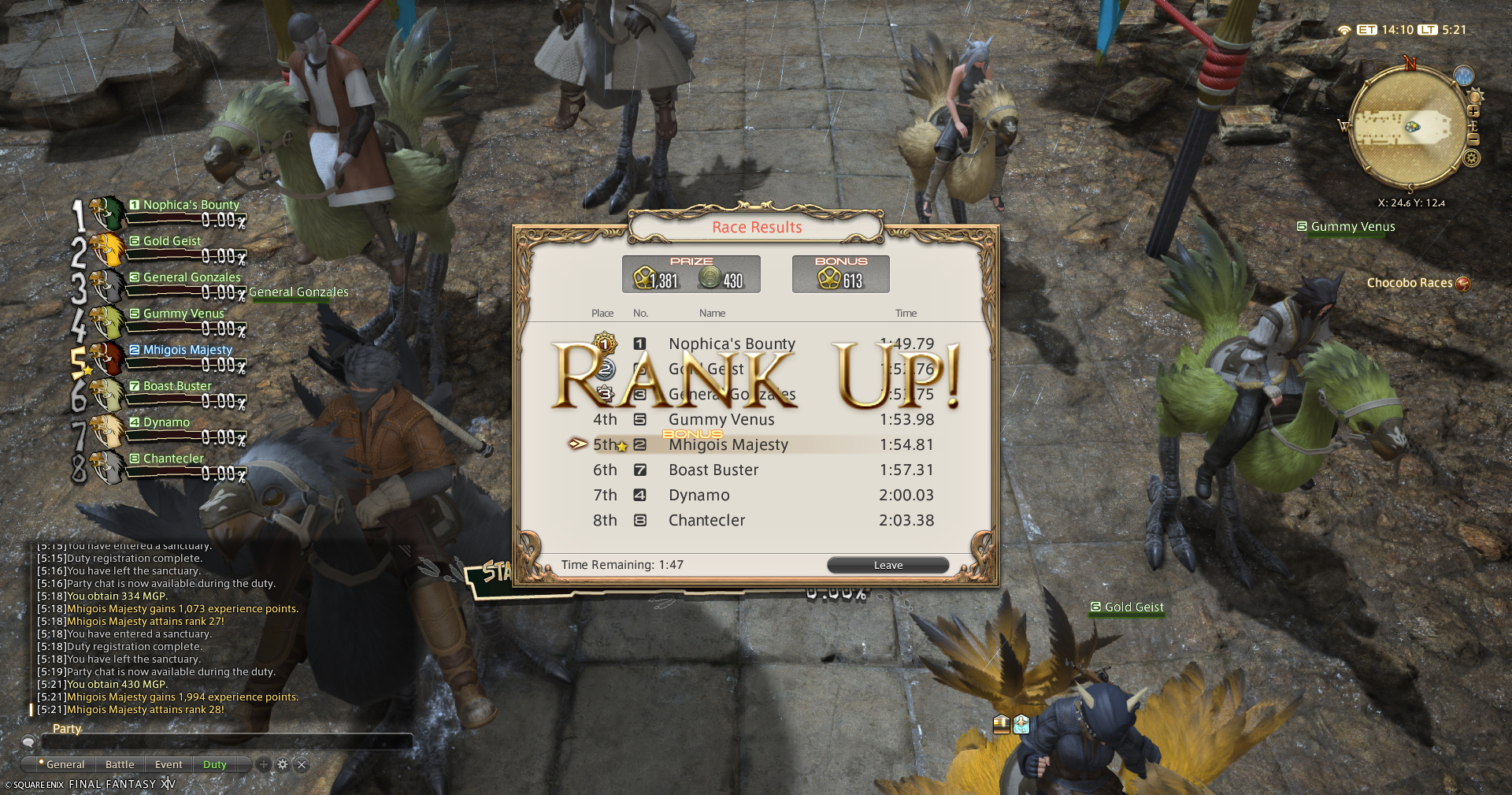Highlight the Boast Buster result row
Image resolution: width=1512 pixels, height=795 pixels.
pos(756,470)
